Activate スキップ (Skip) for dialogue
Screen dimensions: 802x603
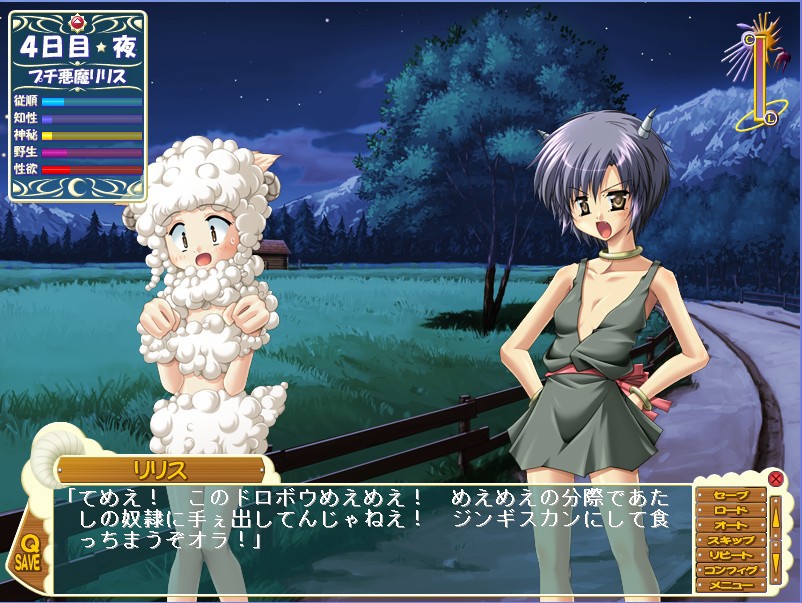point(731,540)
